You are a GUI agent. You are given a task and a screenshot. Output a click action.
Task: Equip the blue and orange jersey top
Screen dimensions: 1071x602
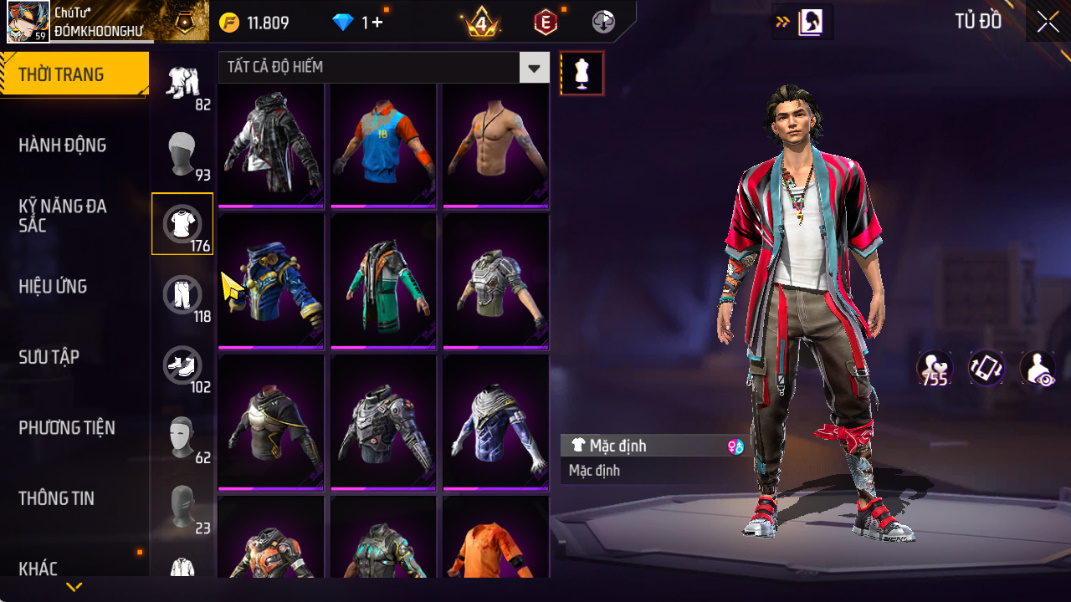(384, 146)
